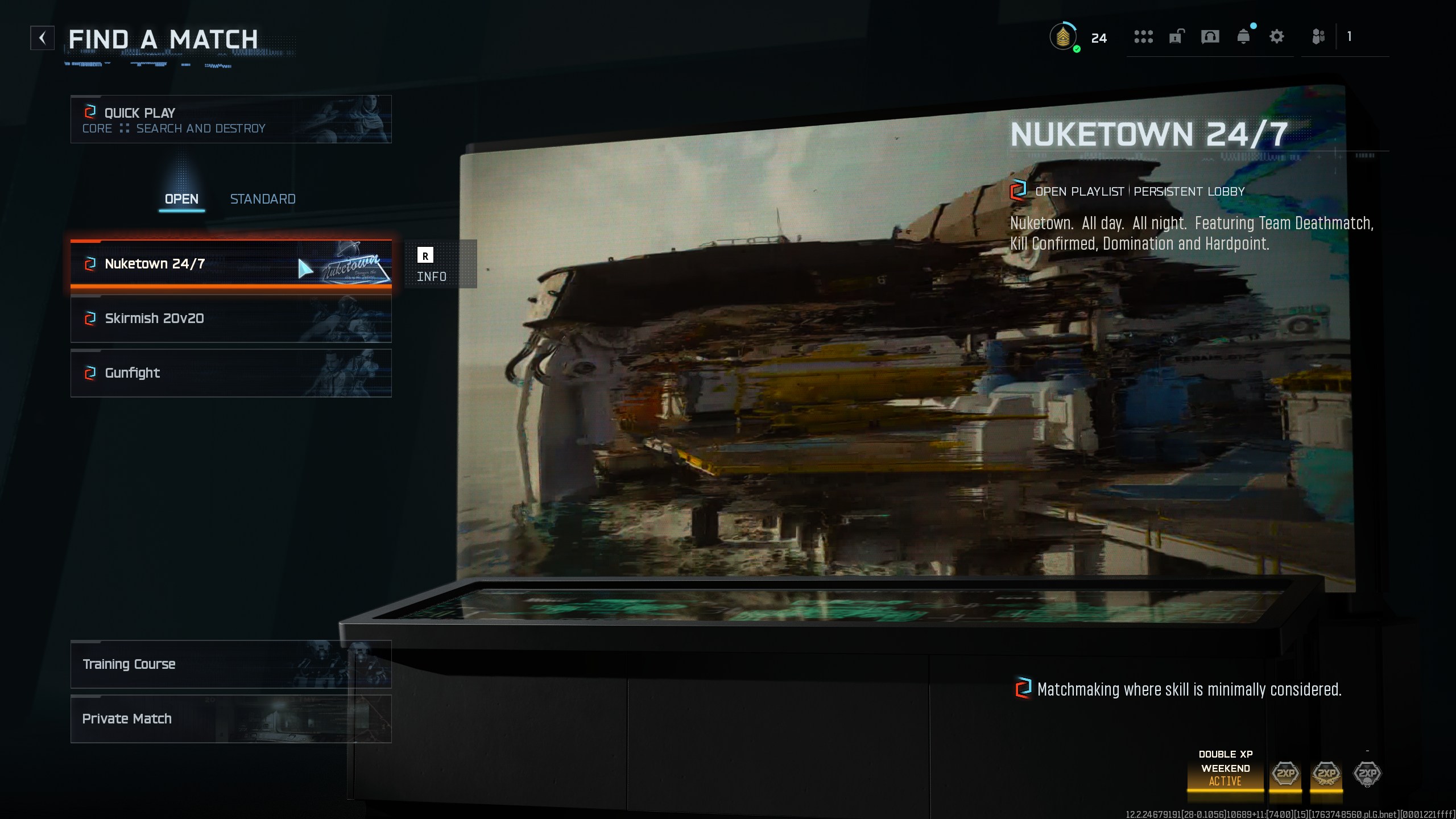This screenshot has height=819, width=1456.
Task: Open the party members social icon
Action: coord(1318,37)
